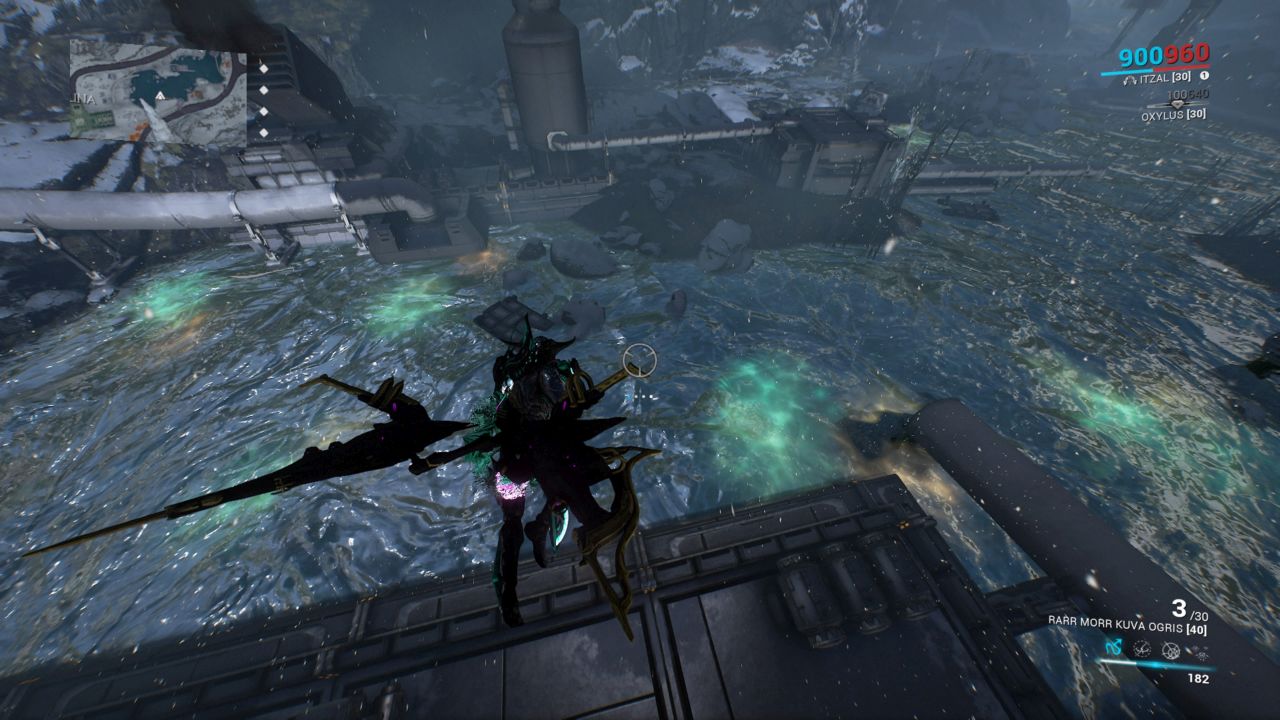Select the white player triangle on the minimap
Screen dimensions: 1280x720
point(160,97)
